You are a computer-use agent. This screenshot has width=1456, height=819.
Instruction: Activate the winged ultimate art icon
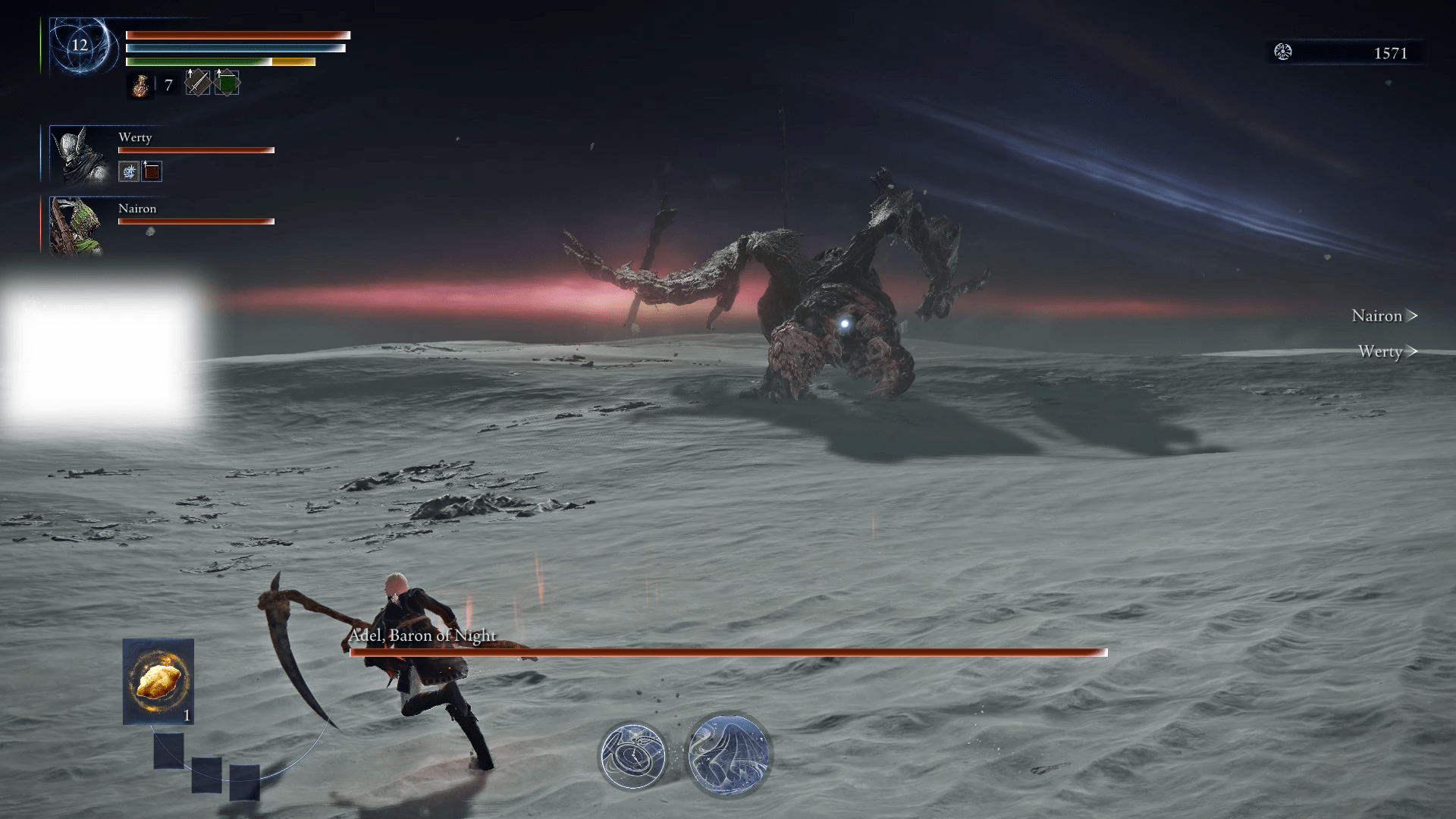[x=729, y=755]
